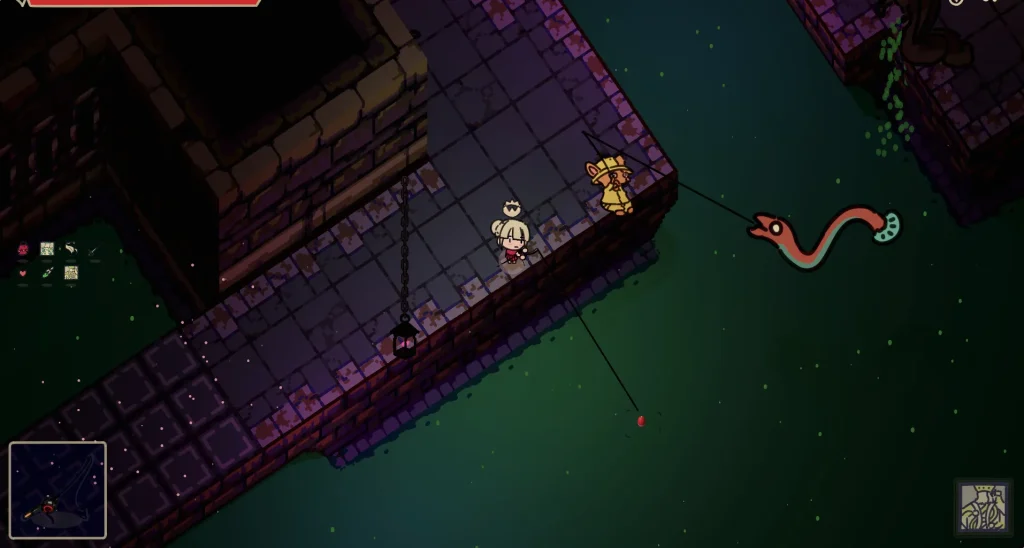Select the pink heart icon
This screenshot has width=1024, height=548.
tap(23, 272)
